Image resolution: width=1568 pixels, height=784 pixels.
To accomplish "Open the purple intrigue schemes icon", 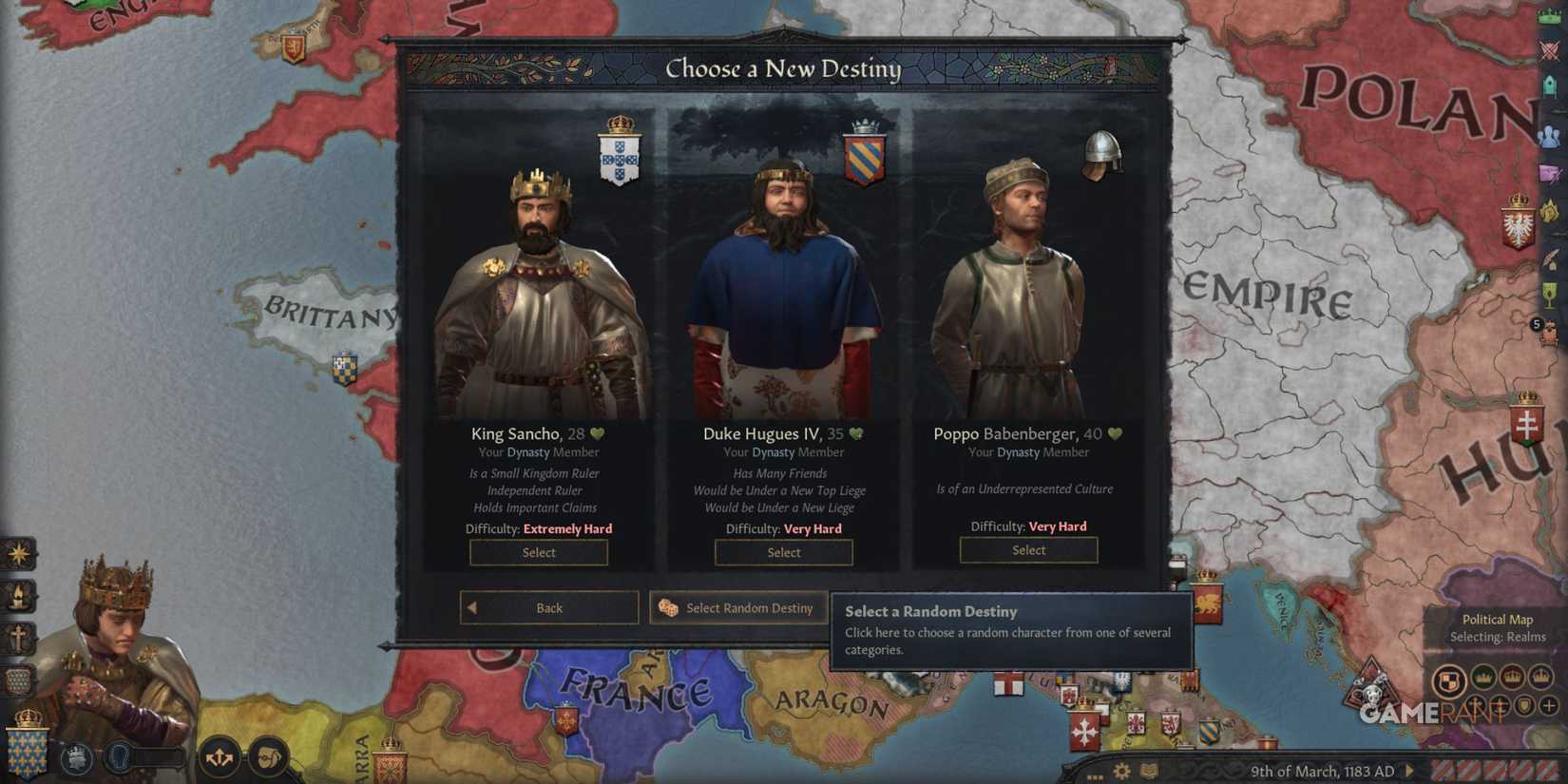I will coord(1549,174).
